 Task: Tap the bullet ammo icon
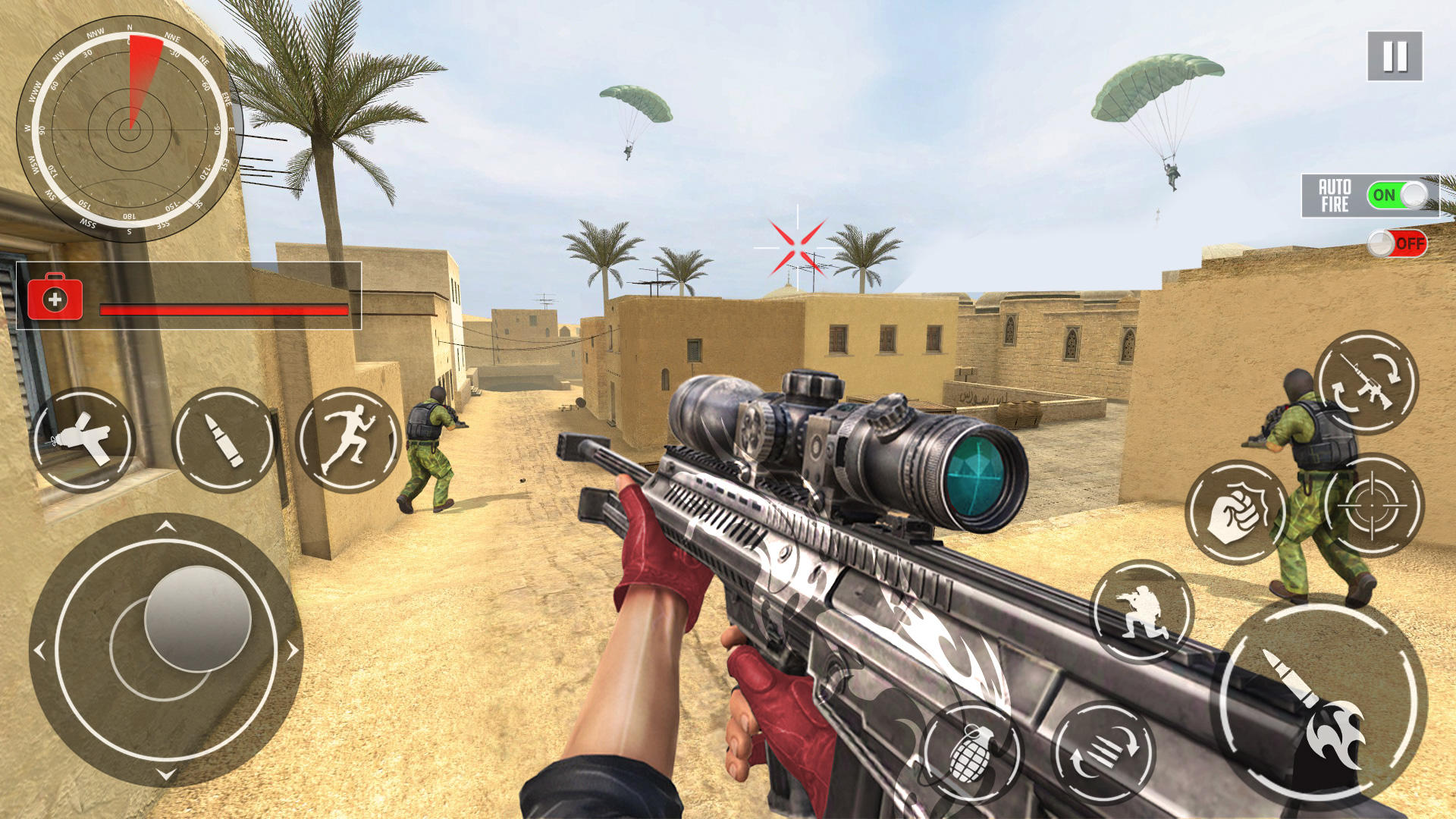(224, 440)
